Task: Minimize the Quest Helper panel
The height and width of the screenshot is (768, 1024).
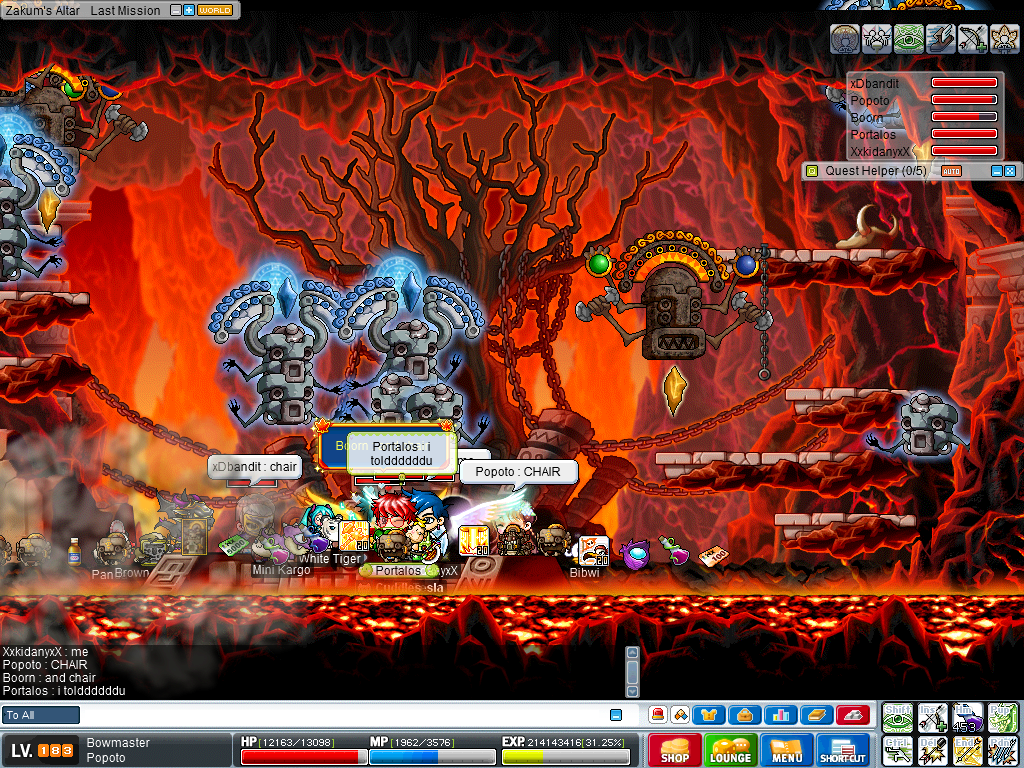Action: 996,171
